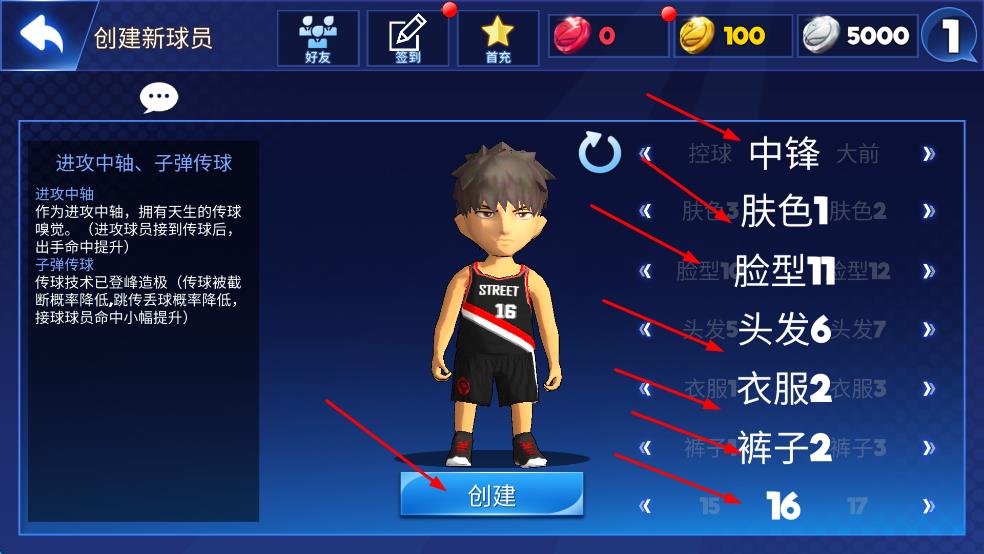Click the back arrow button
This screenshot has width=984, height=554.
coord(41,36)
